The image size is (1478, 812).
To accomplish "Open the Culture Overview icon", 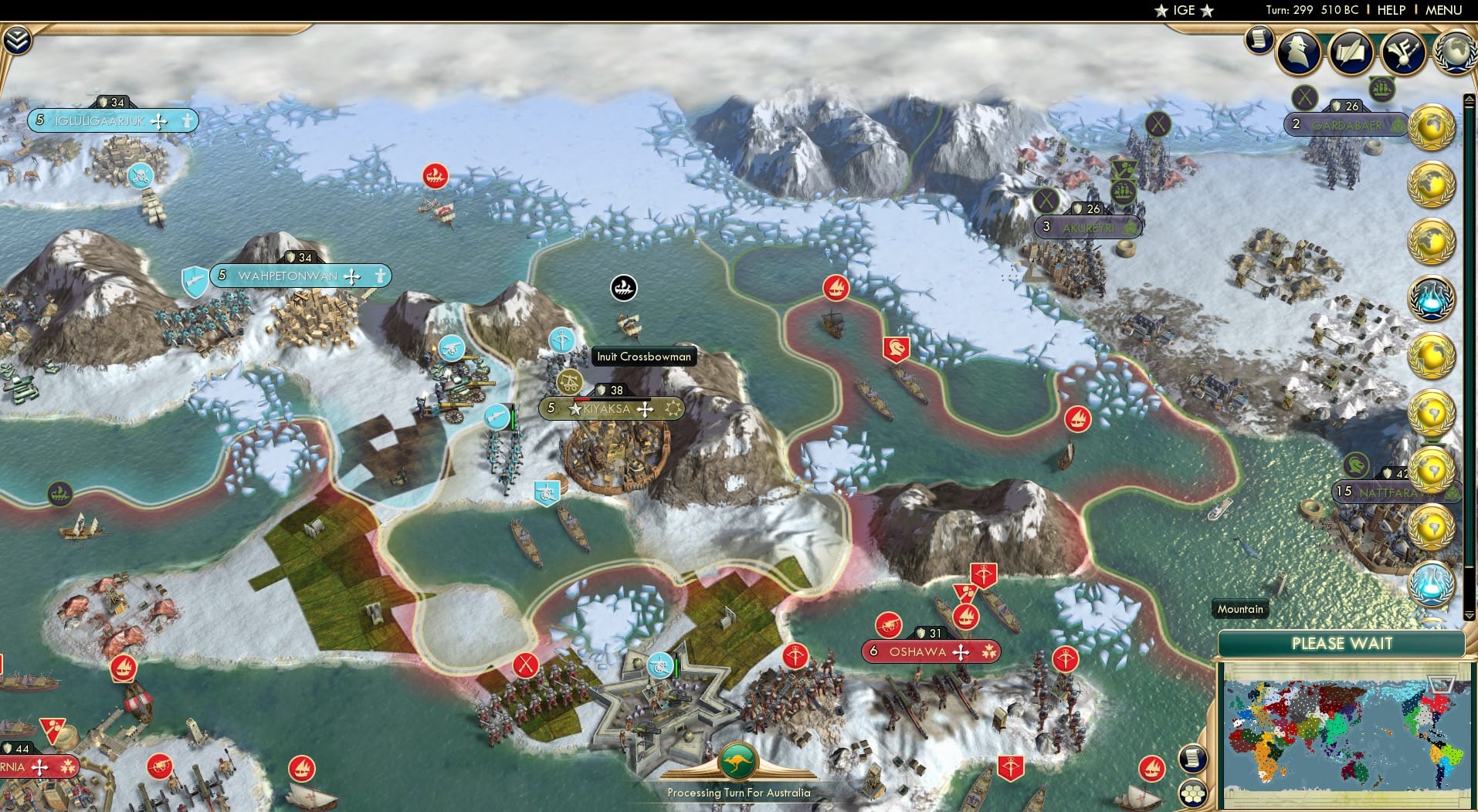I will 1404,52.
